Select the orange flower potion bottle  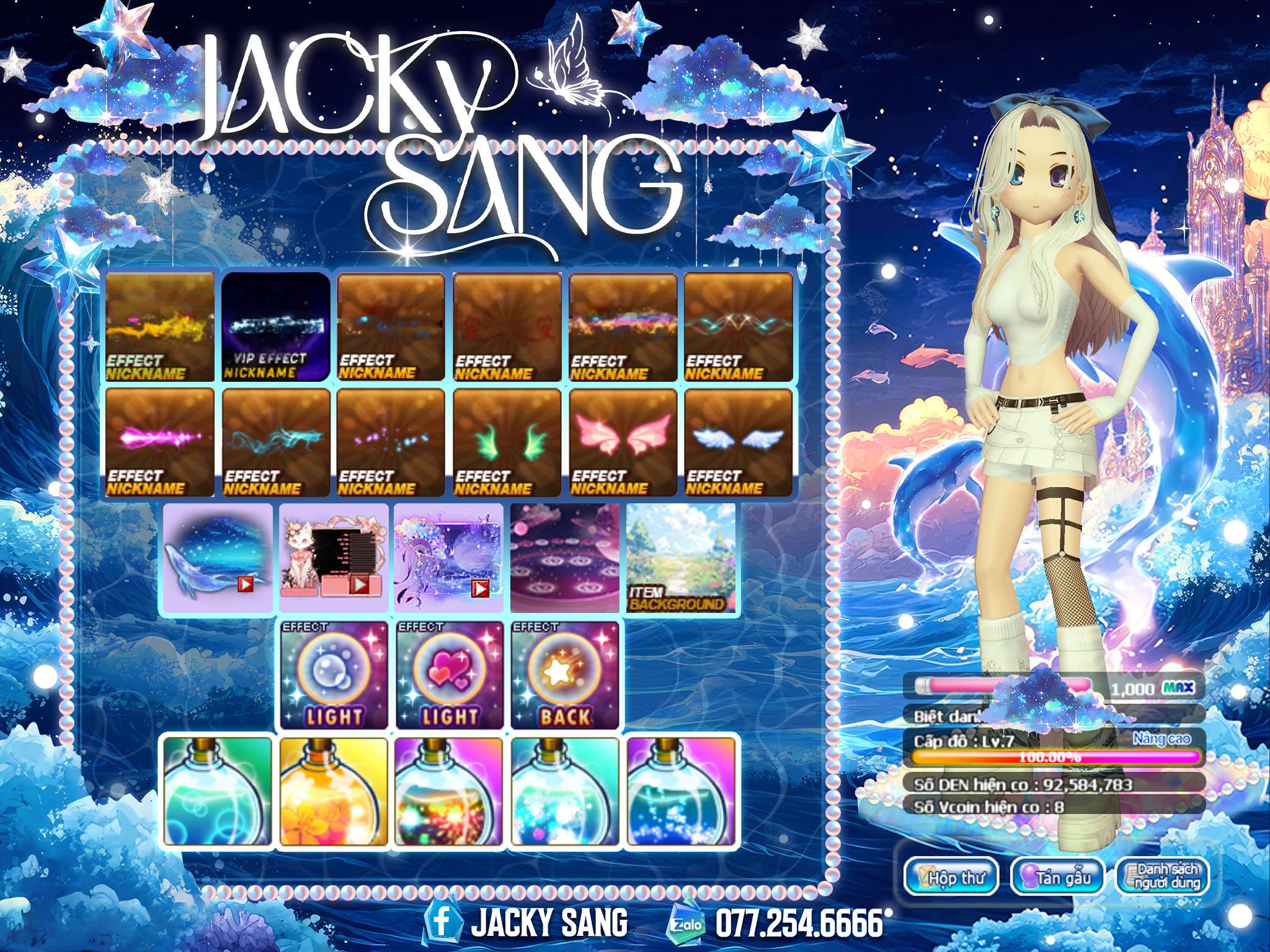tap(334, 791)
